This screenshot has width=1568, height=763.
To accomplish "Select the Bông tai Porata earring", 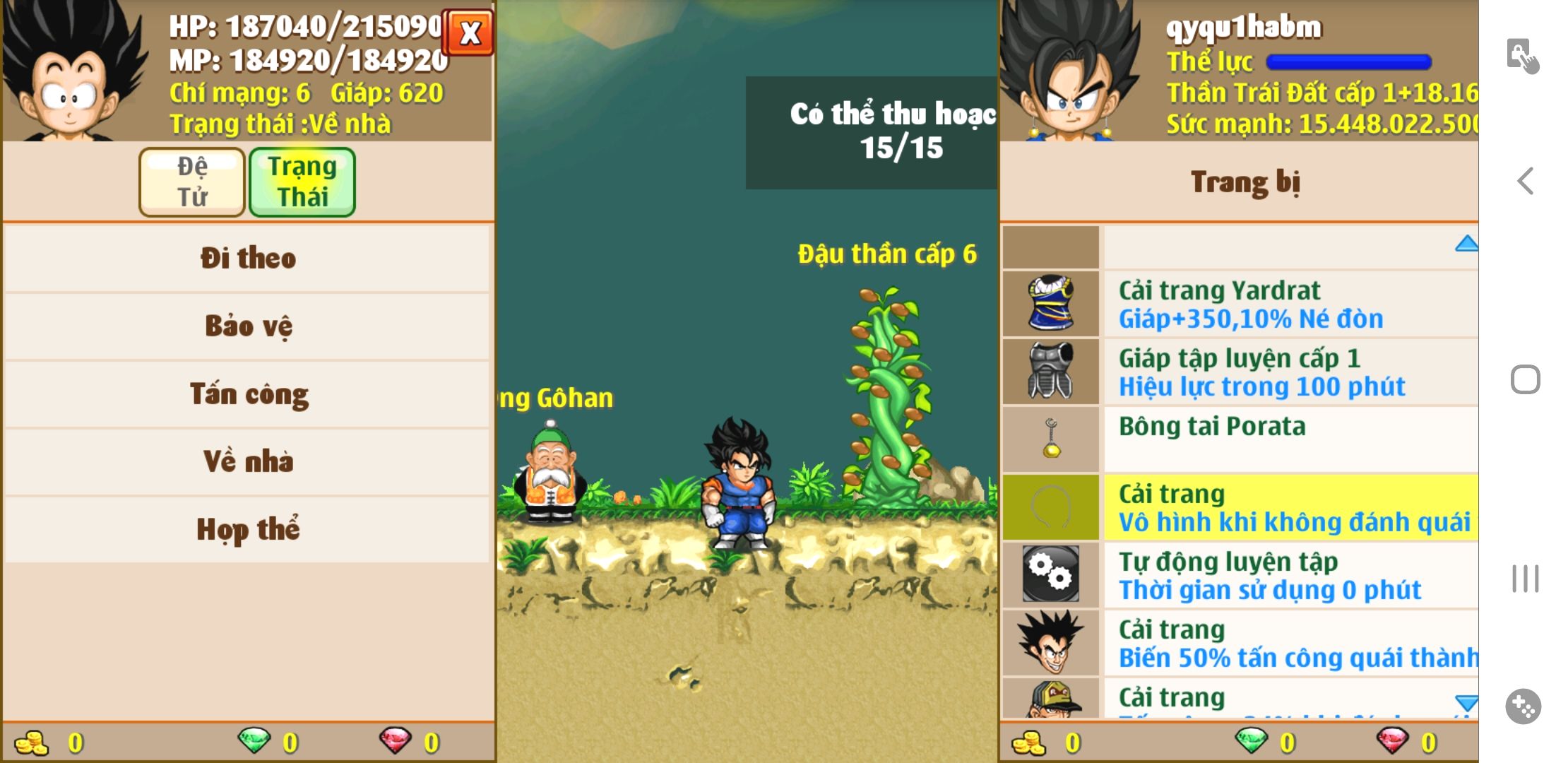I will pos(1240,439).
